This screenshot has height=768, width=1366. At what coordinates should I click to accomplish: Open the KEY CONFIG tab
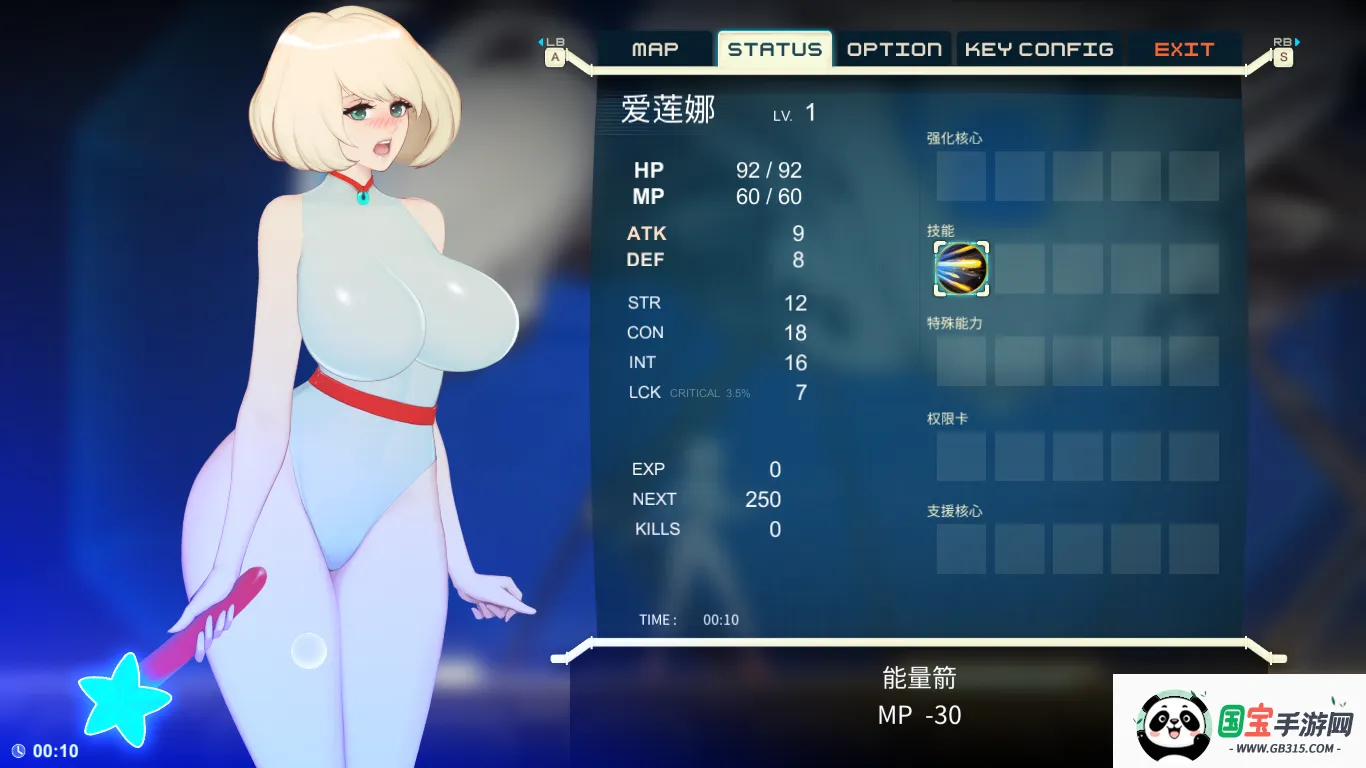[x=1038, y=48]
